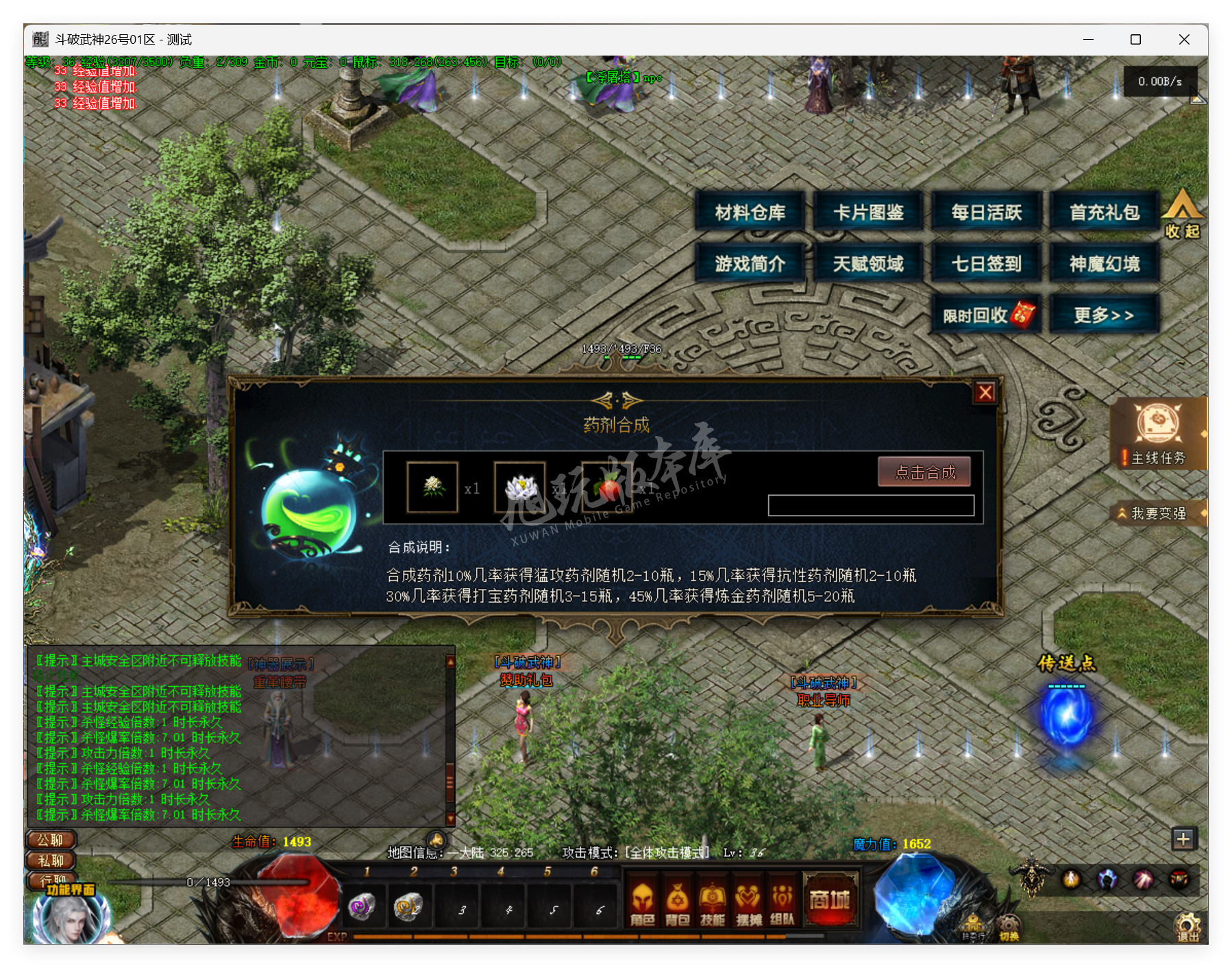Open the 组队 team panel icon
The height and width of the screenshot is (968, 1232).
point(783,902)
